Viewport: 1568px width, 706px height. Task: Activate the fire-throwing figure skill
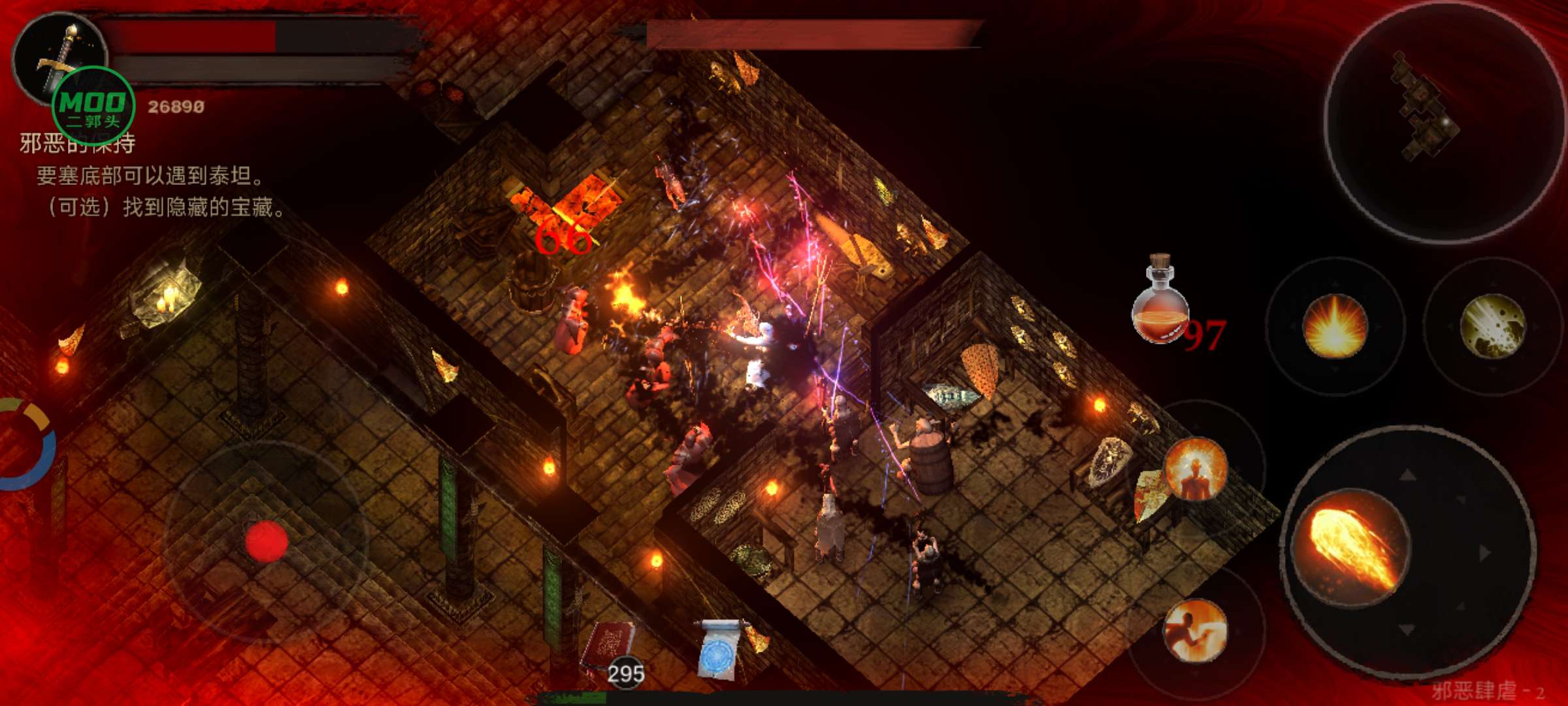tap(1194, 630)
